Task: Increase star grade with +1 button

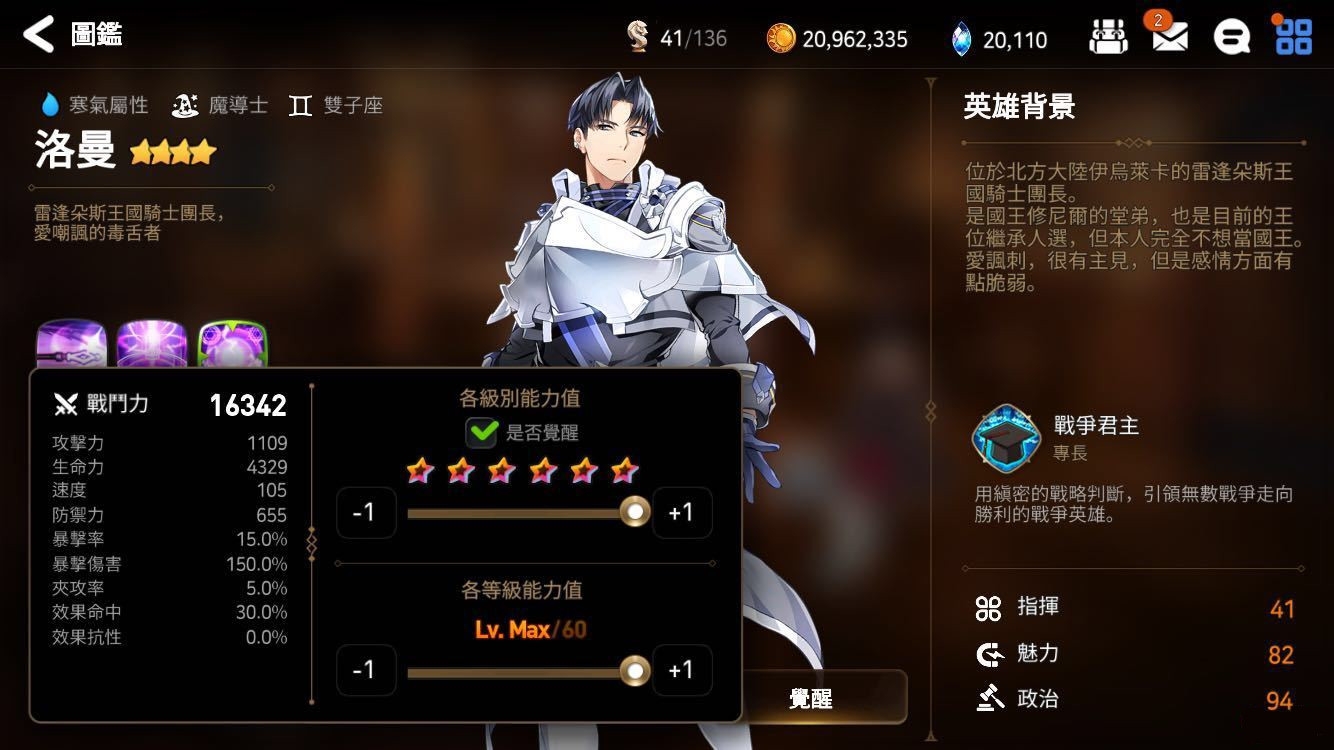Action: 681,512
